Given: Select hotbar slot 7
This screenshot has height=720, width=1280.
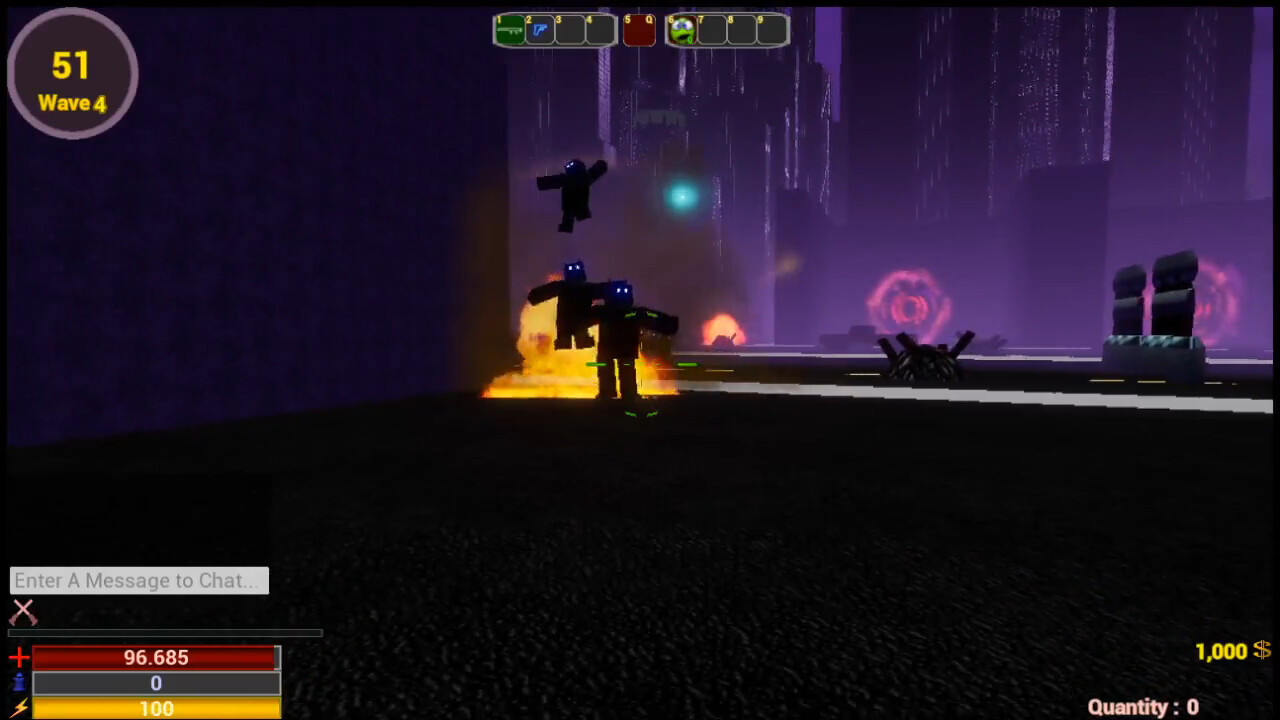Looking at the screenshot, I should tap(711, 30).
